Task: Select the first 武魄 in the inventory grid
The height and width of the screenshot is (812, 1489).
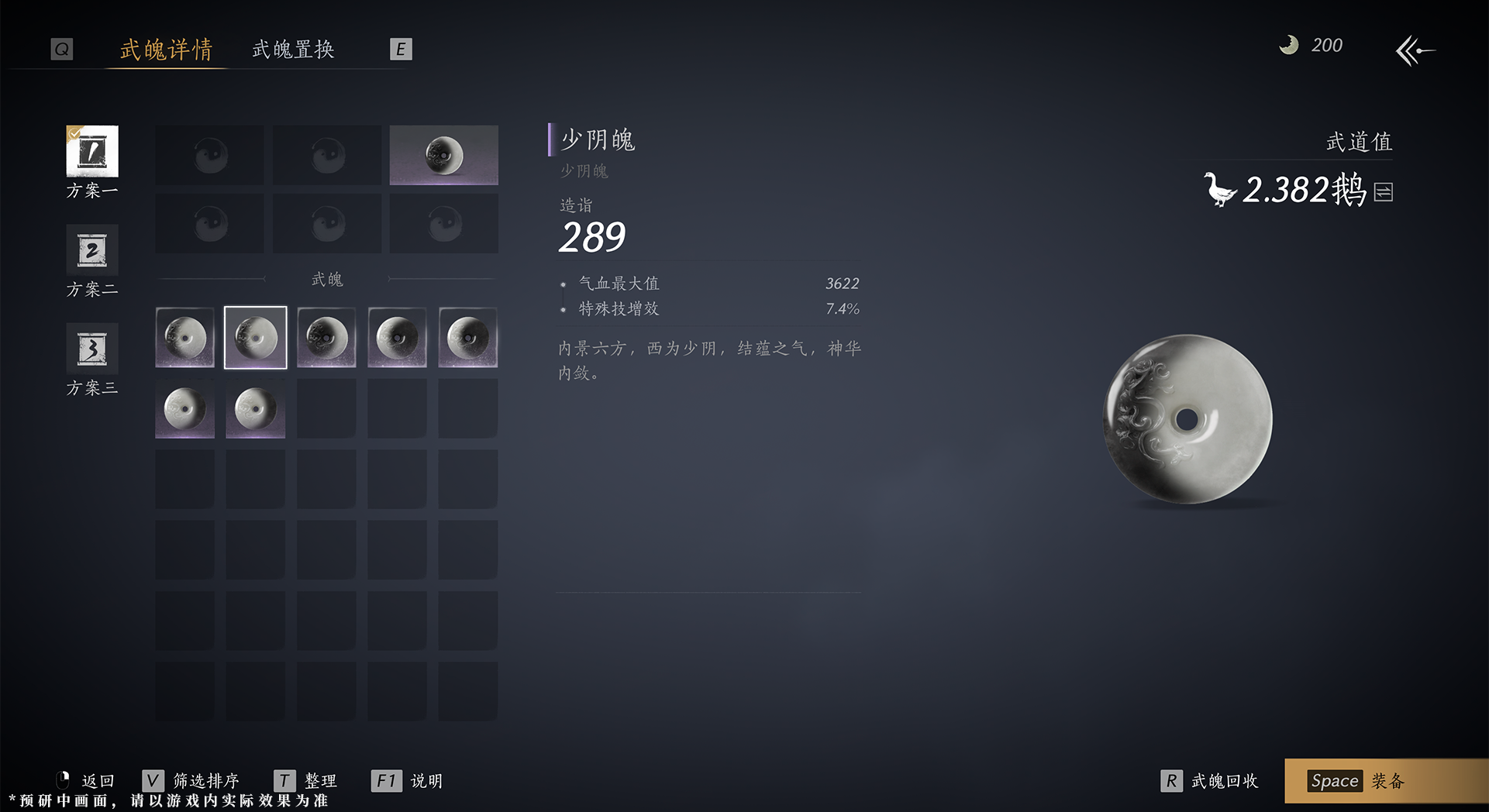Action: click(184, 337)
